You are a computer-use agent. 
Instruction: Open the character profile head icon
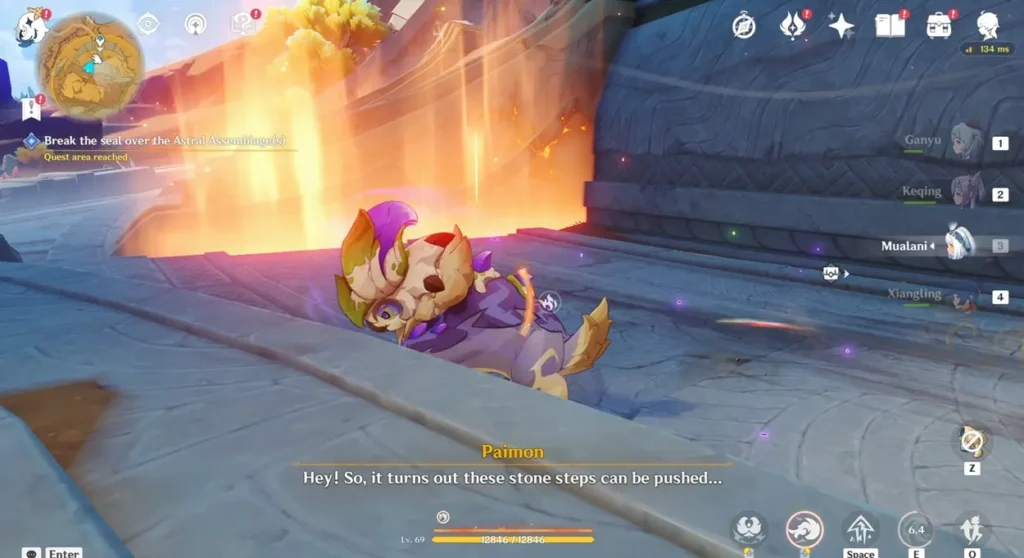pos(988,26)
